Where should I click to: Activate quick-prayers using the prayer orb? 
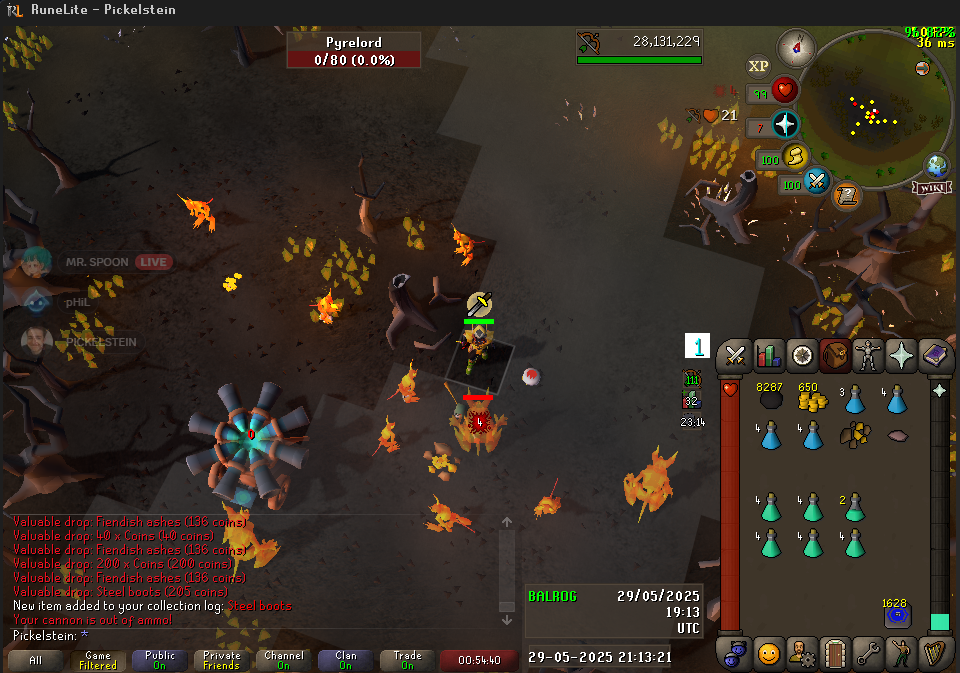click(x=786, y=125)
